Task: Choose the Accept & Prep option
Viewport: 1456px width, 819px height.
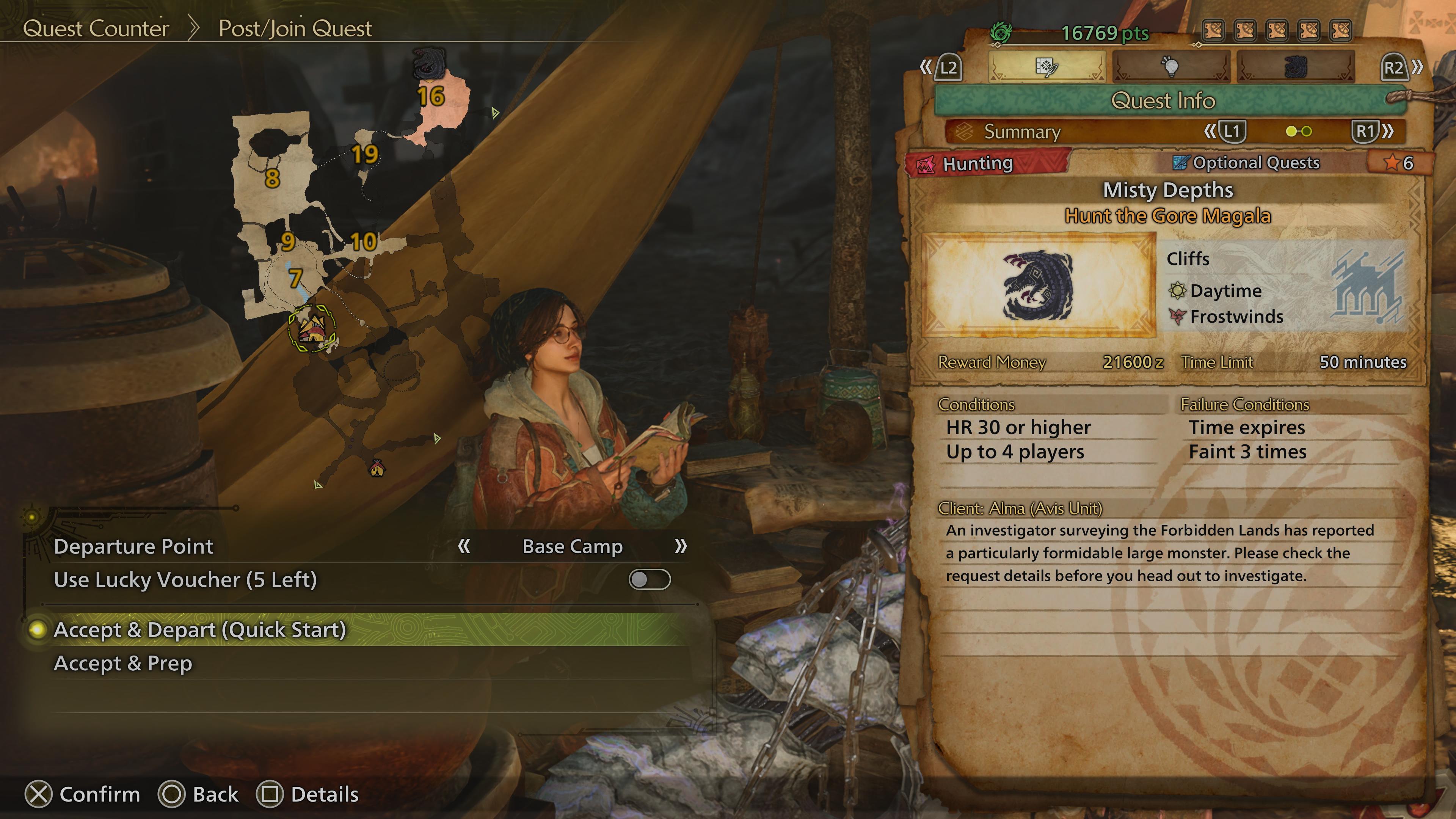Action: tap(123, 663)
